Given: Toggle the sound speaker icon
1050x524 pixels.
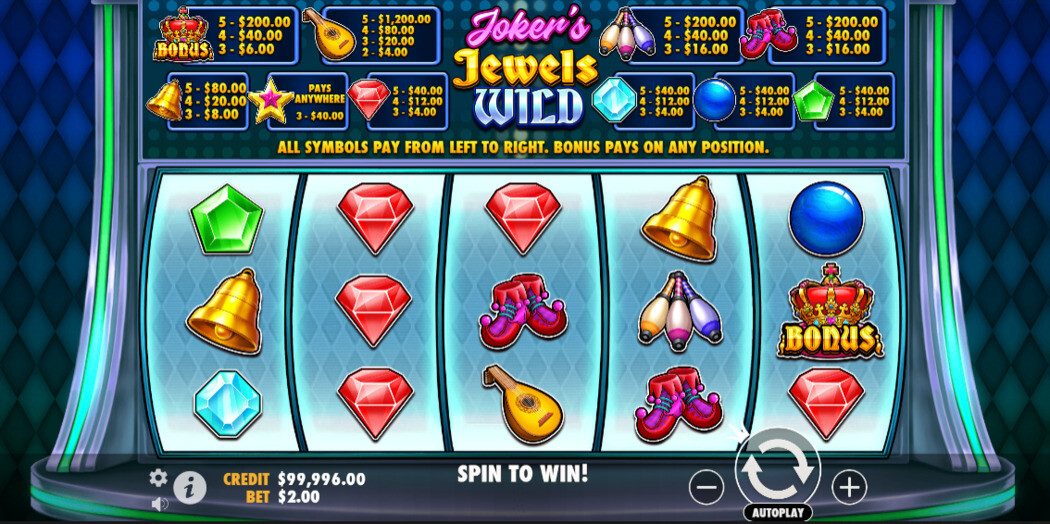Looking at the screenshot, I should [159, 504].
